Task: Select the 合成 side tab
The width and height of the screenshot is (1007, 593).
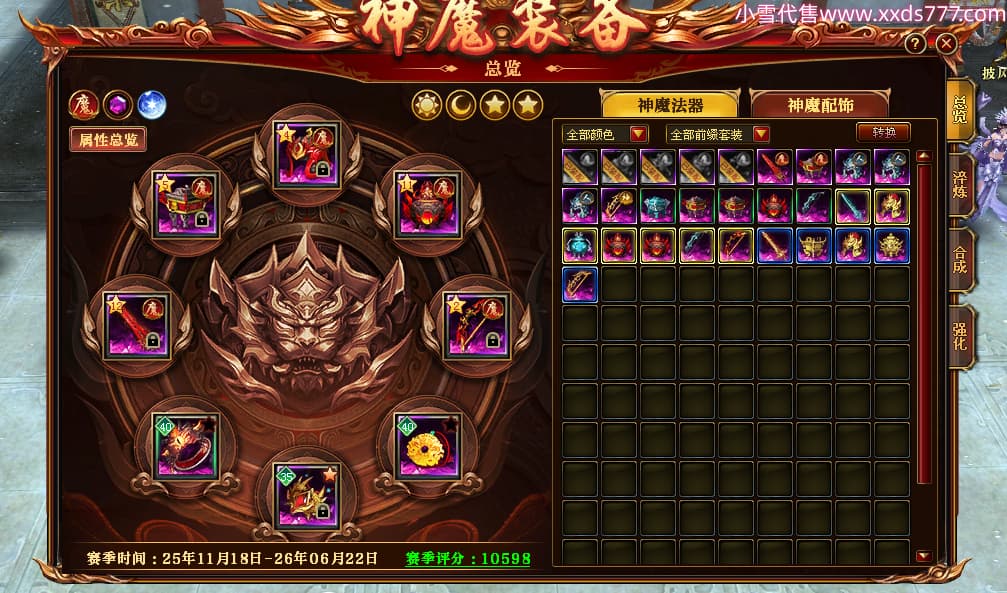Action: click(960, 258)
